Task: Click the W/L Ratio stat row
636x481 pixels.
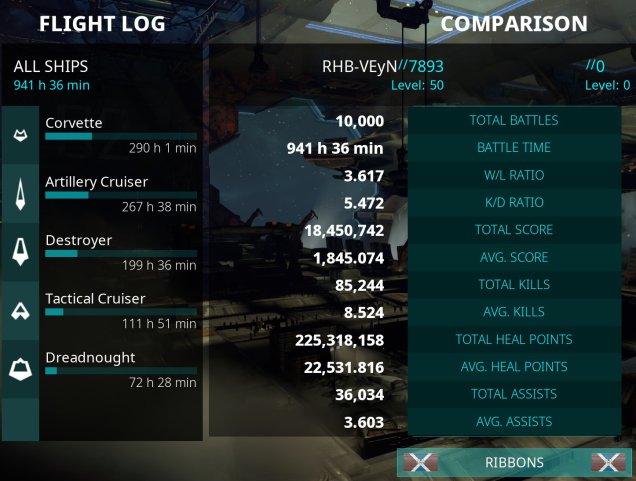Action: click(x=514, y=176)
